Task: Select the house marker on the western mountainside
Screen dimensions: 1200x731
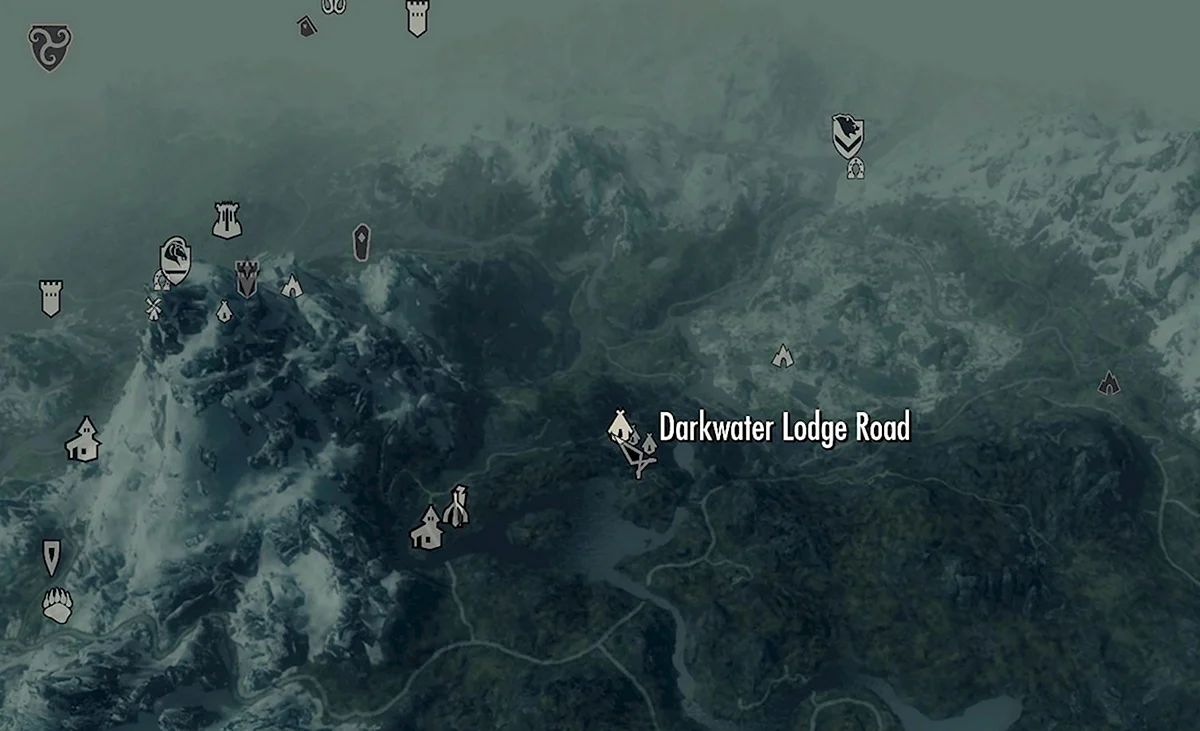Action: coord(84,440)
